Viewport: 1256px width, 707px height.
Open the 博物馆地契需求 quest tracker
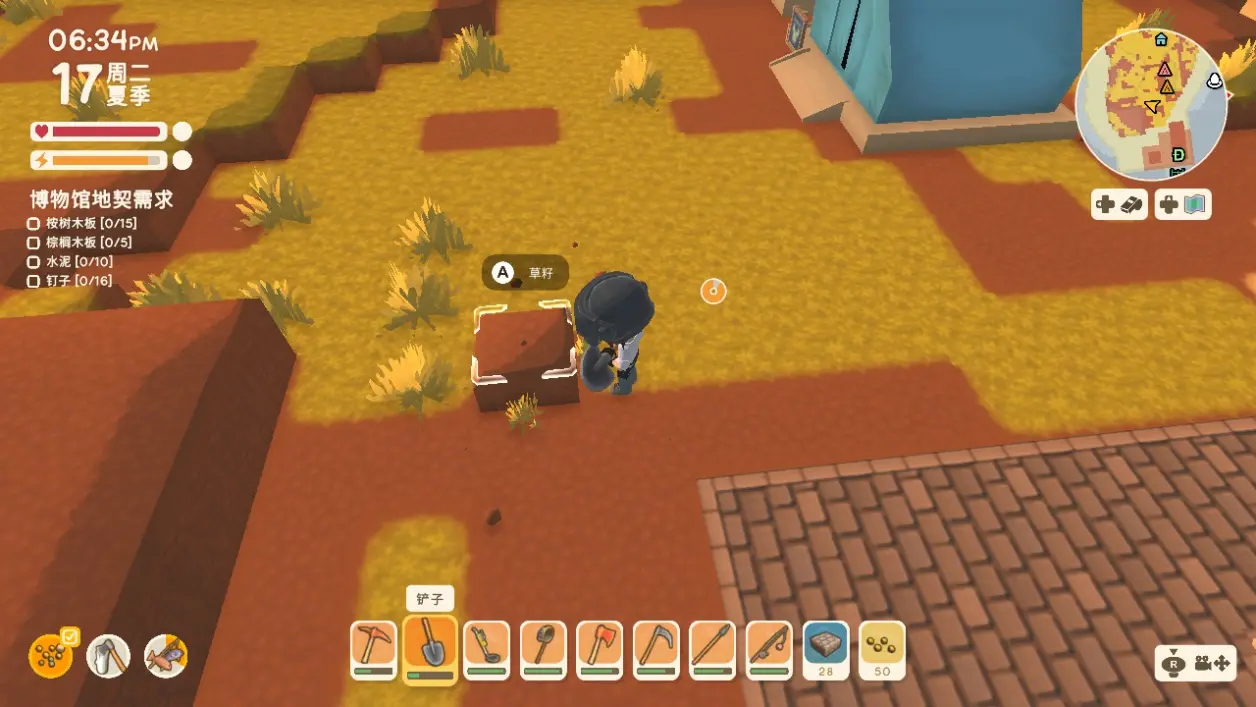pos(101,199)
